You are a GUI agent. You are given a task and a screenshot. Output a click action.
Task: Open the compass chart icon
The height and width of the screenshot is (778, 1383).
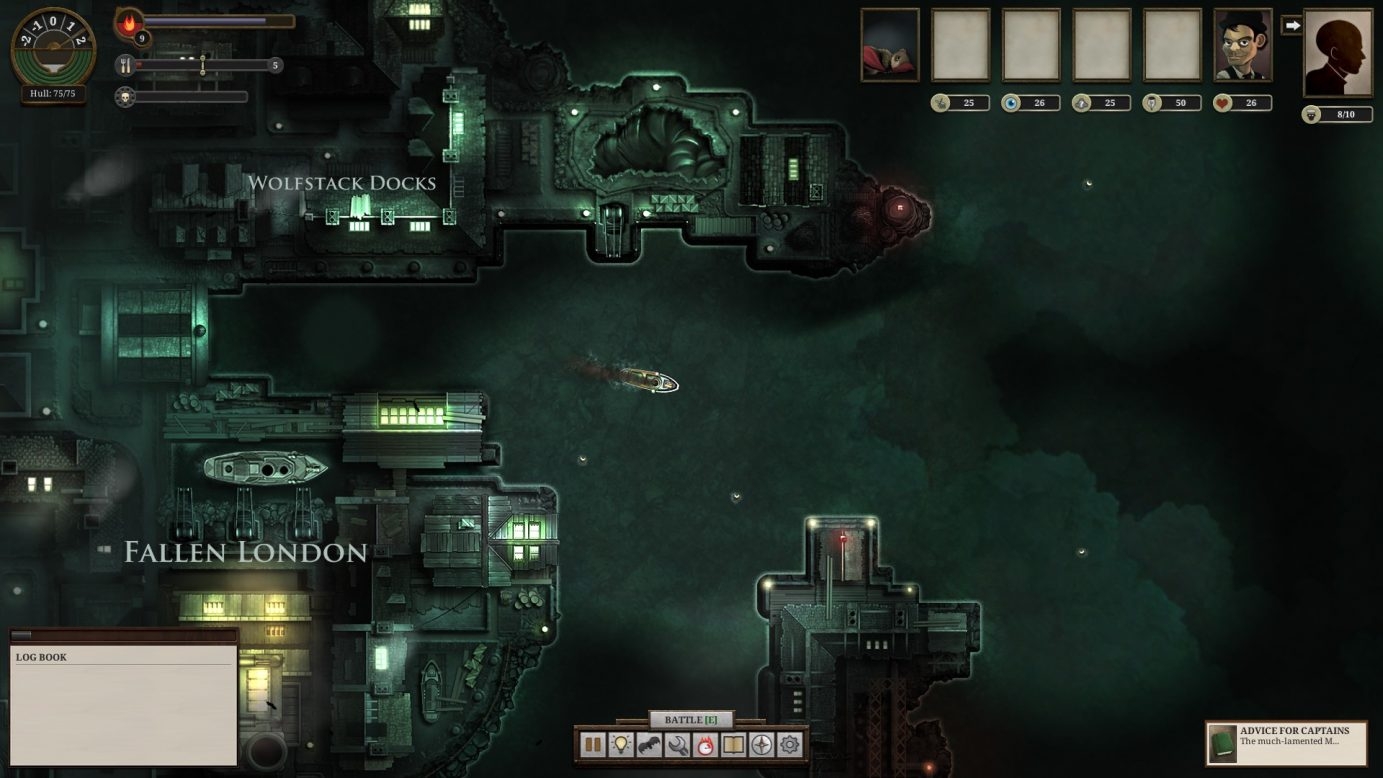[x=762, y=745]
